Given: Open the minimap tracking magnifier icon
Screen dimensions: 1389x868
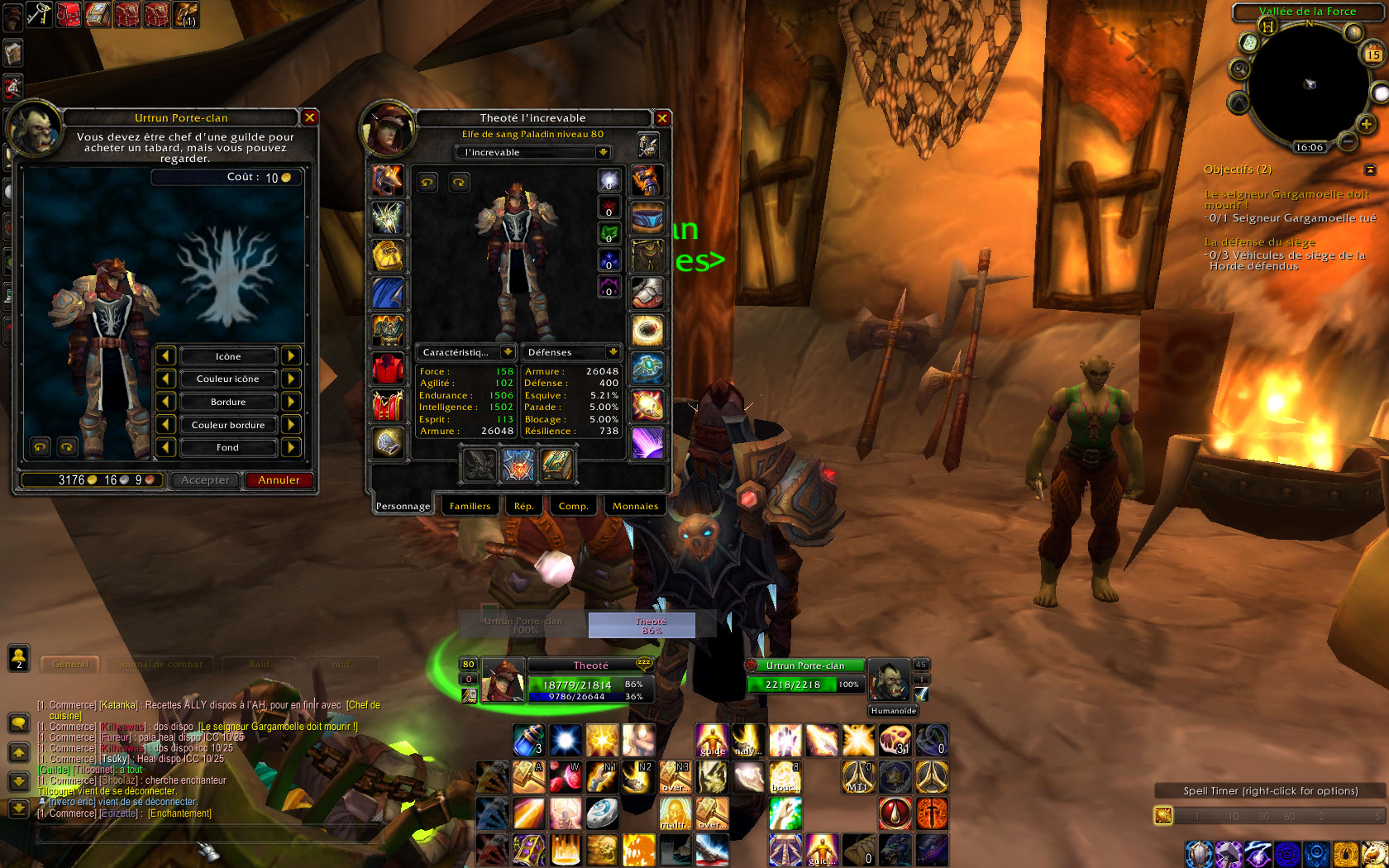Looking at the screenshot, I should pyautogui.click(x=1239, y=69).
